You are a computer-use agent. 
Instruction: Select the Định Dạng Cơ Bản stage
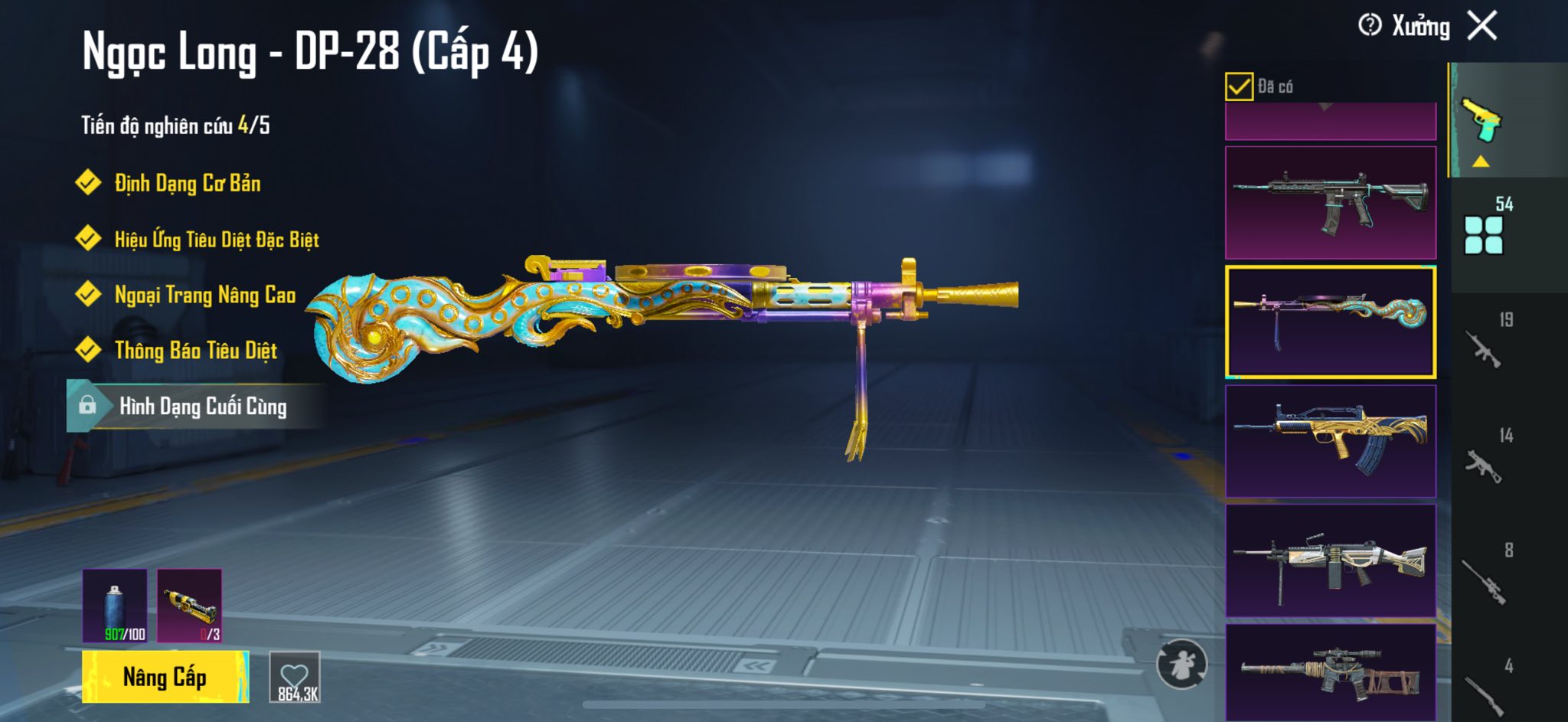(187, 184)
